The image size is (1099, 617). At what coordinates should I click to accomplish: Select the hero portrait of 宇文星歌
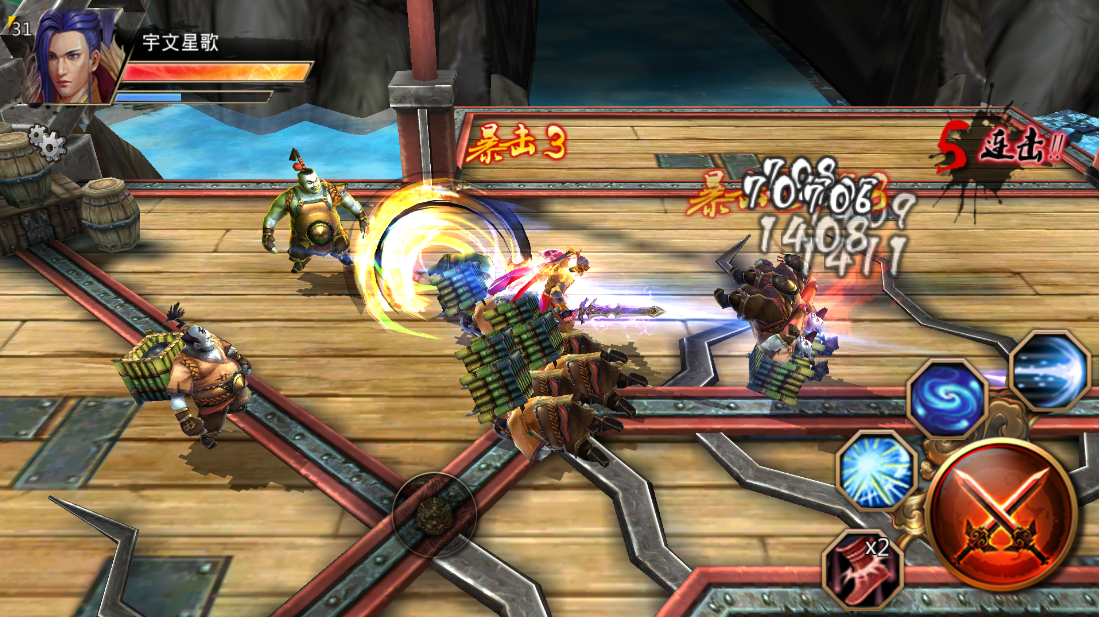pos(72,58)
